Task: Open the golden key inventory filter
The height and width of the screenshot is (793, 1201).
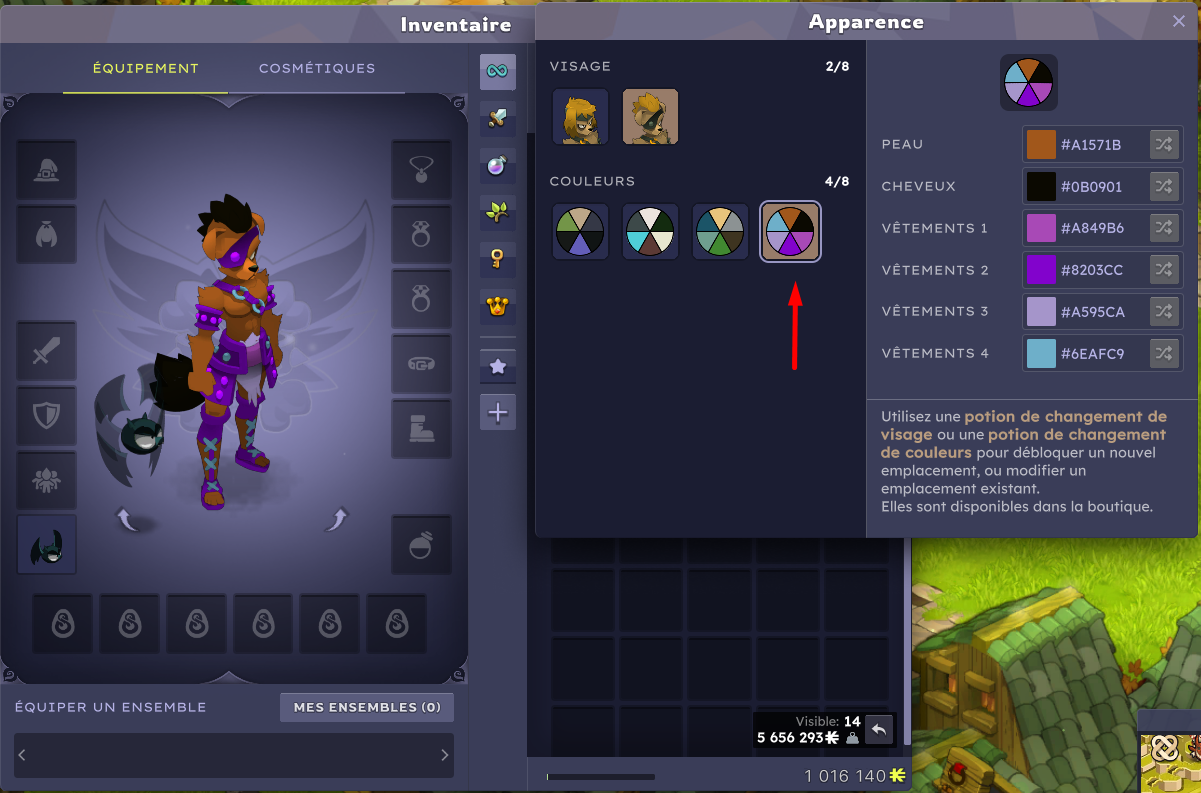Action: coord(497,259)
